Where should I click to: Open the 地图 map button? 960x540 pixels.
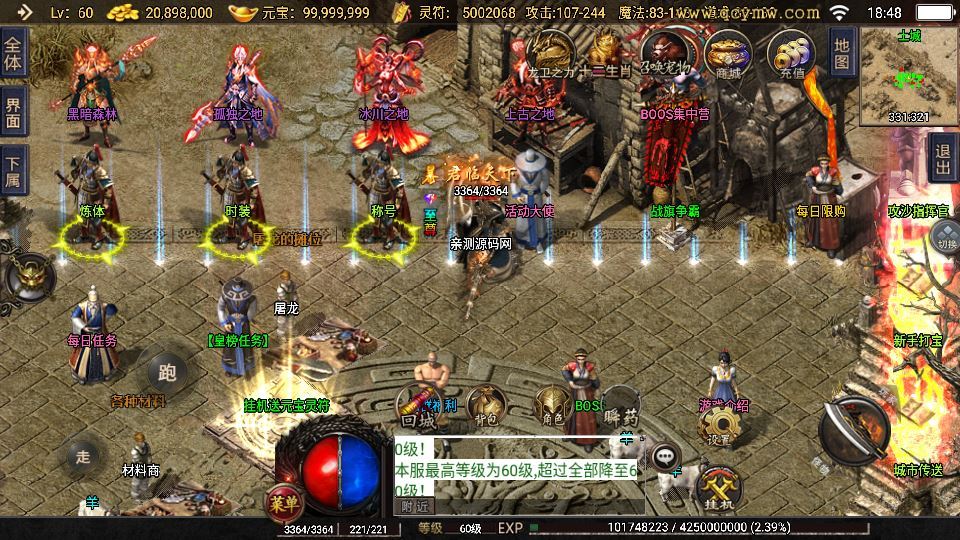(842, 54)
